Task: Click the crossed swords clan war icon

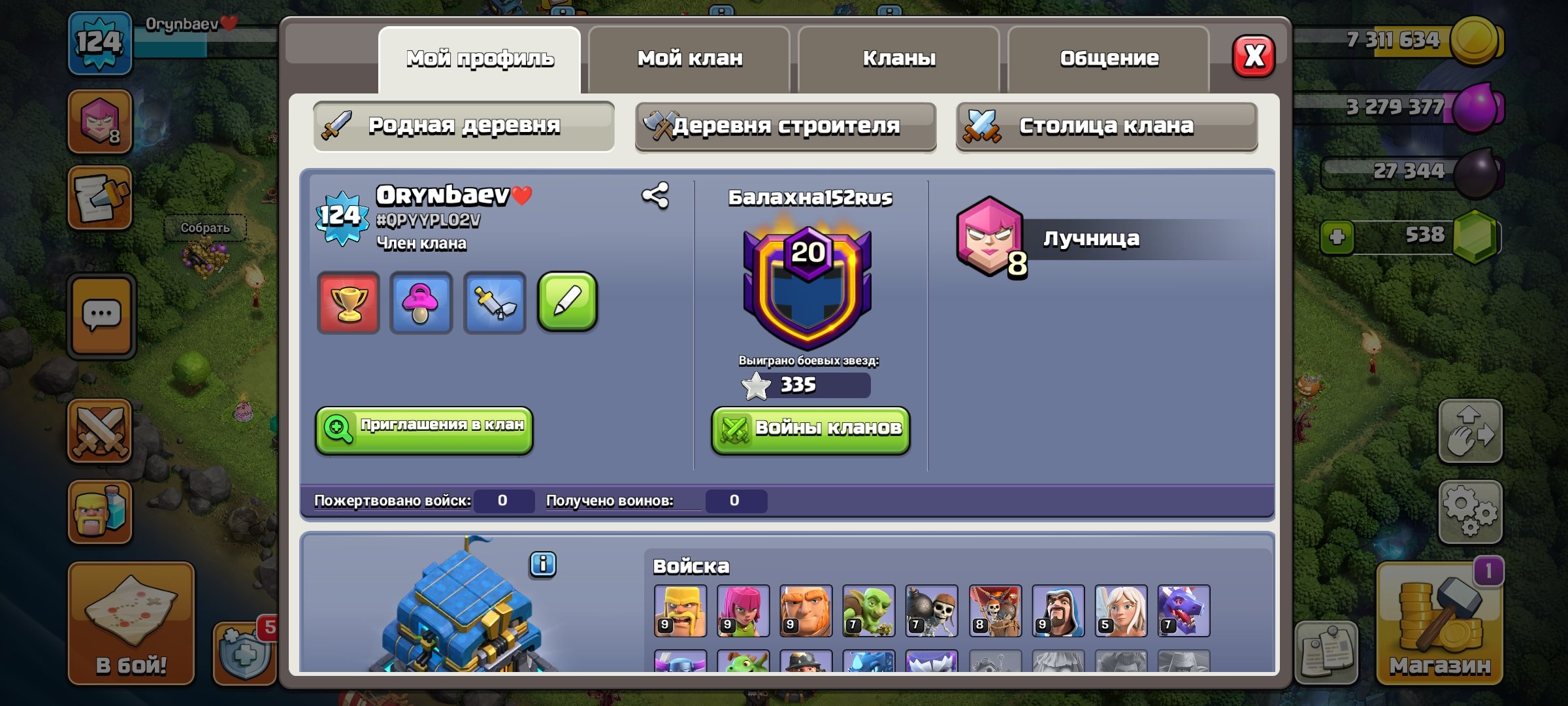Action: click(99, 429)
